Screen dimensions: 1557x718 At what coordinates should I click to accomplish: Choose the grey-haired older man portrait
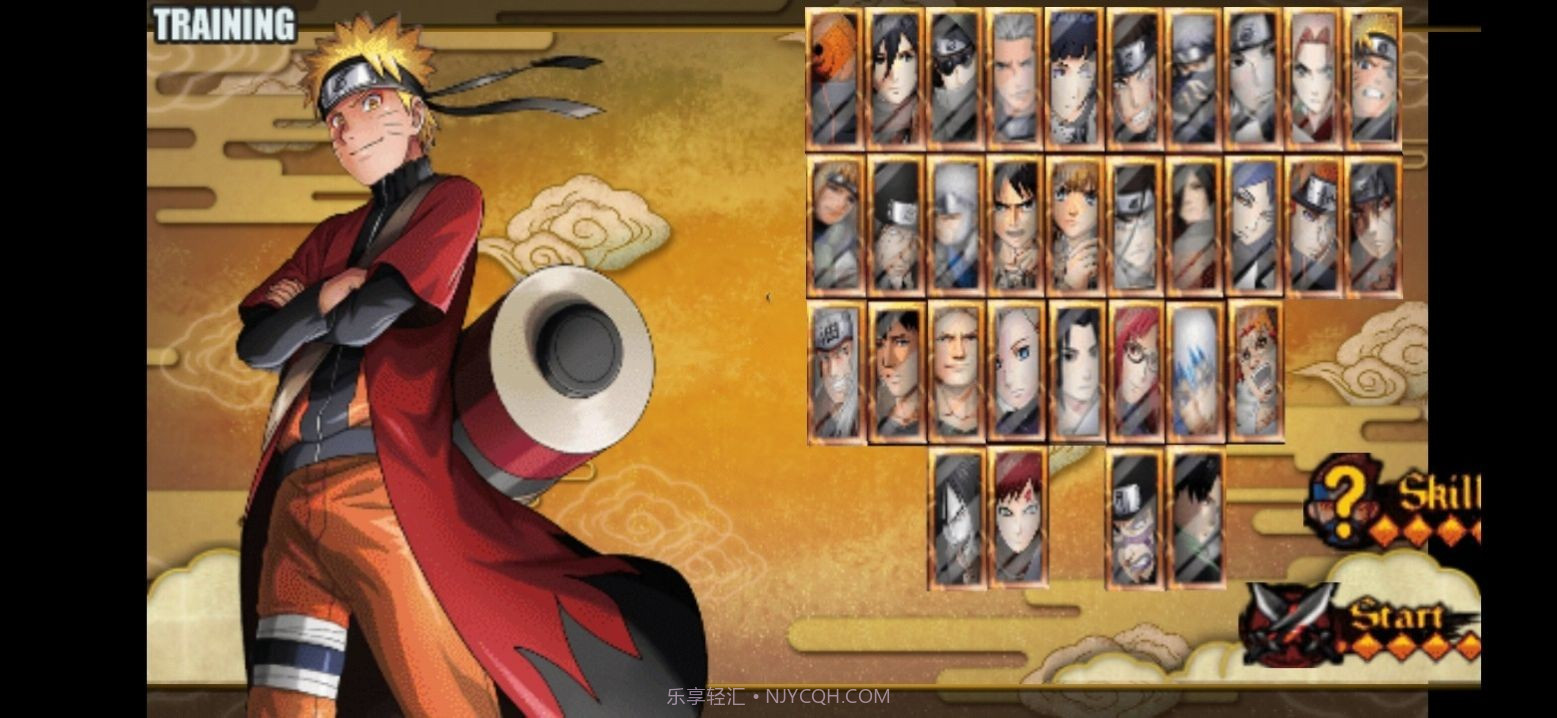(1015, 80)
